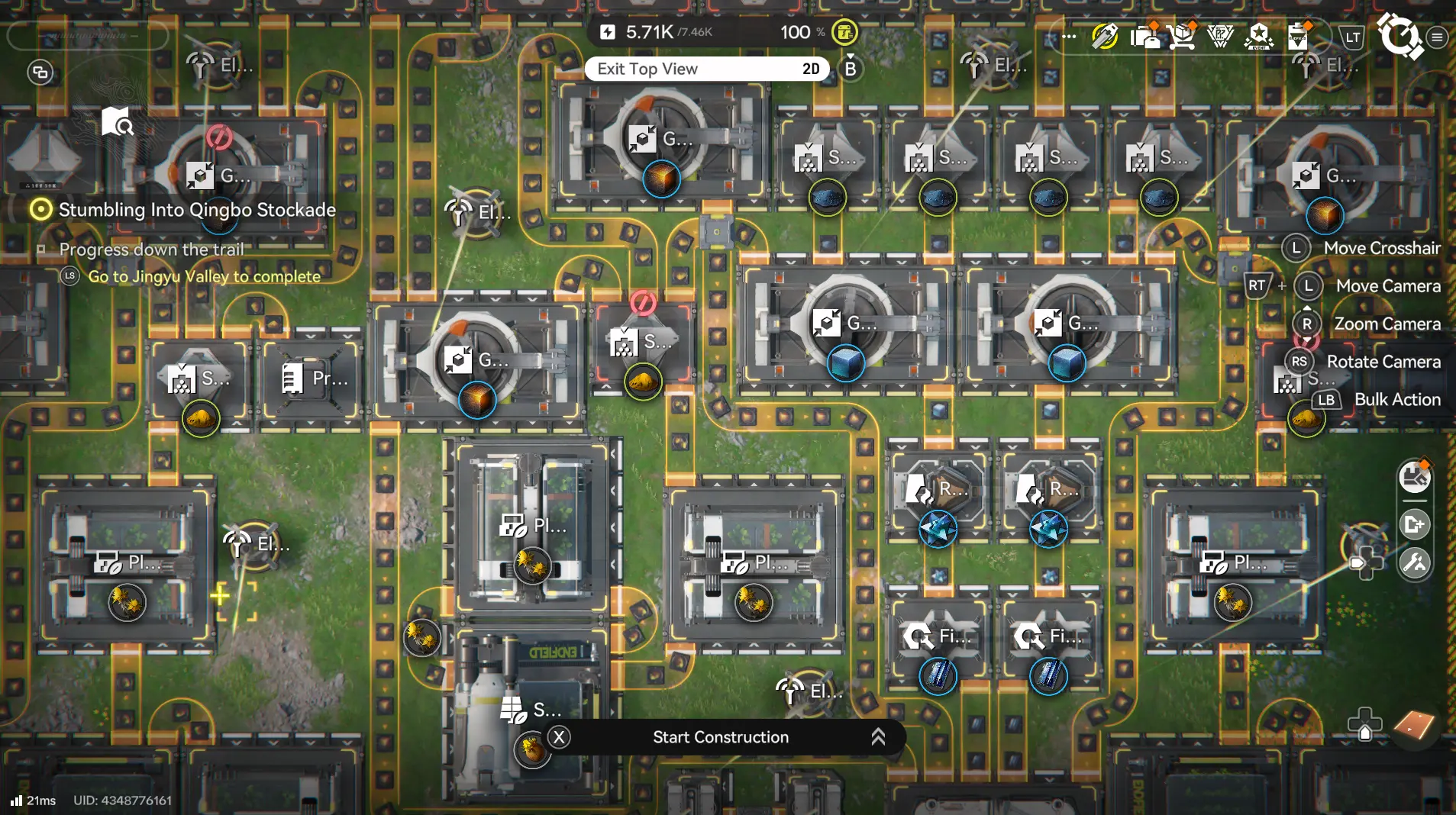Select the PRTS badge icon in top bar
Image resolution: width=1456 pixels, height=815 pixels.
point(1219,36)
